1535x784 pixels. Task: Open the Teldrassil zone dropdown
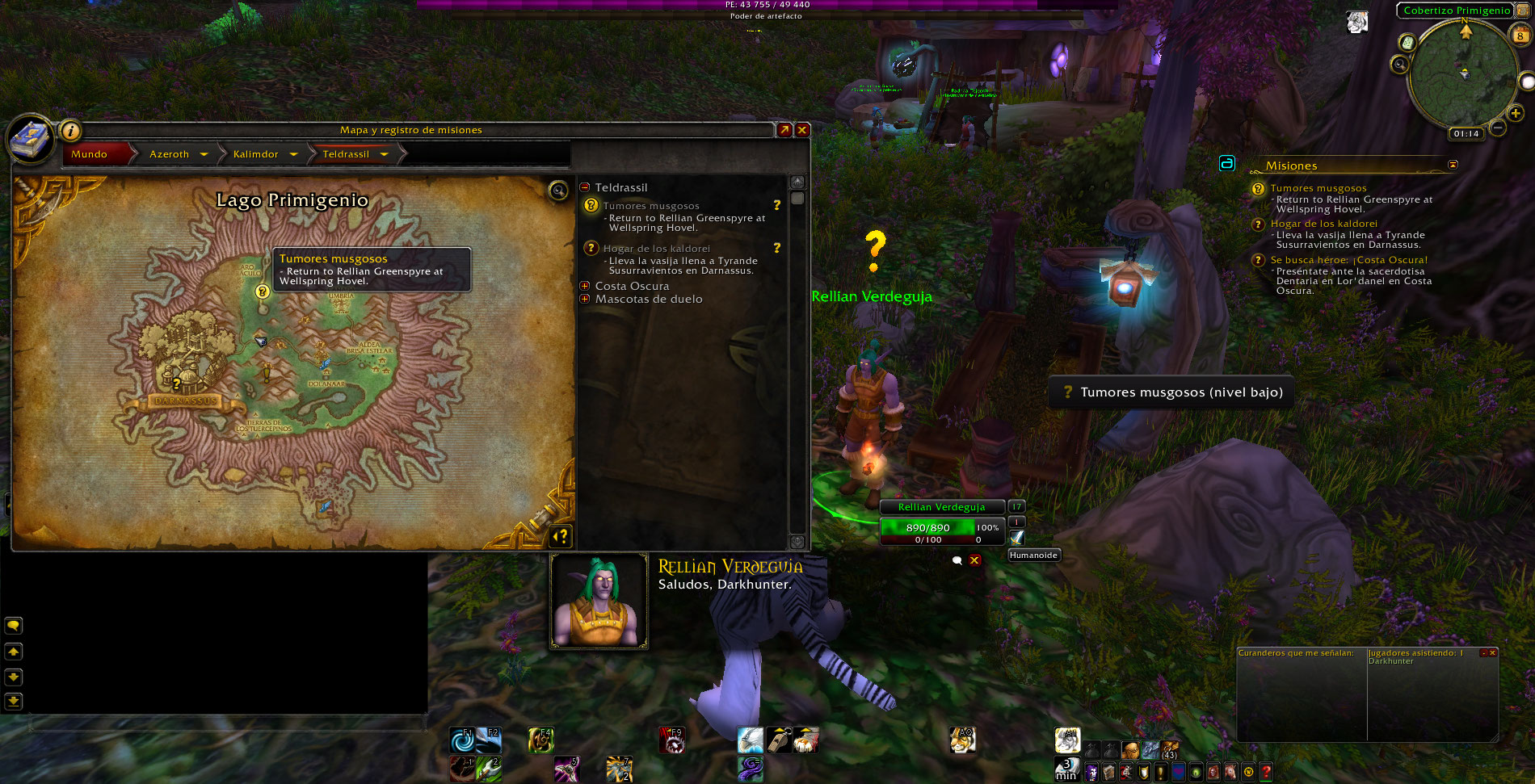click(384, 154)
